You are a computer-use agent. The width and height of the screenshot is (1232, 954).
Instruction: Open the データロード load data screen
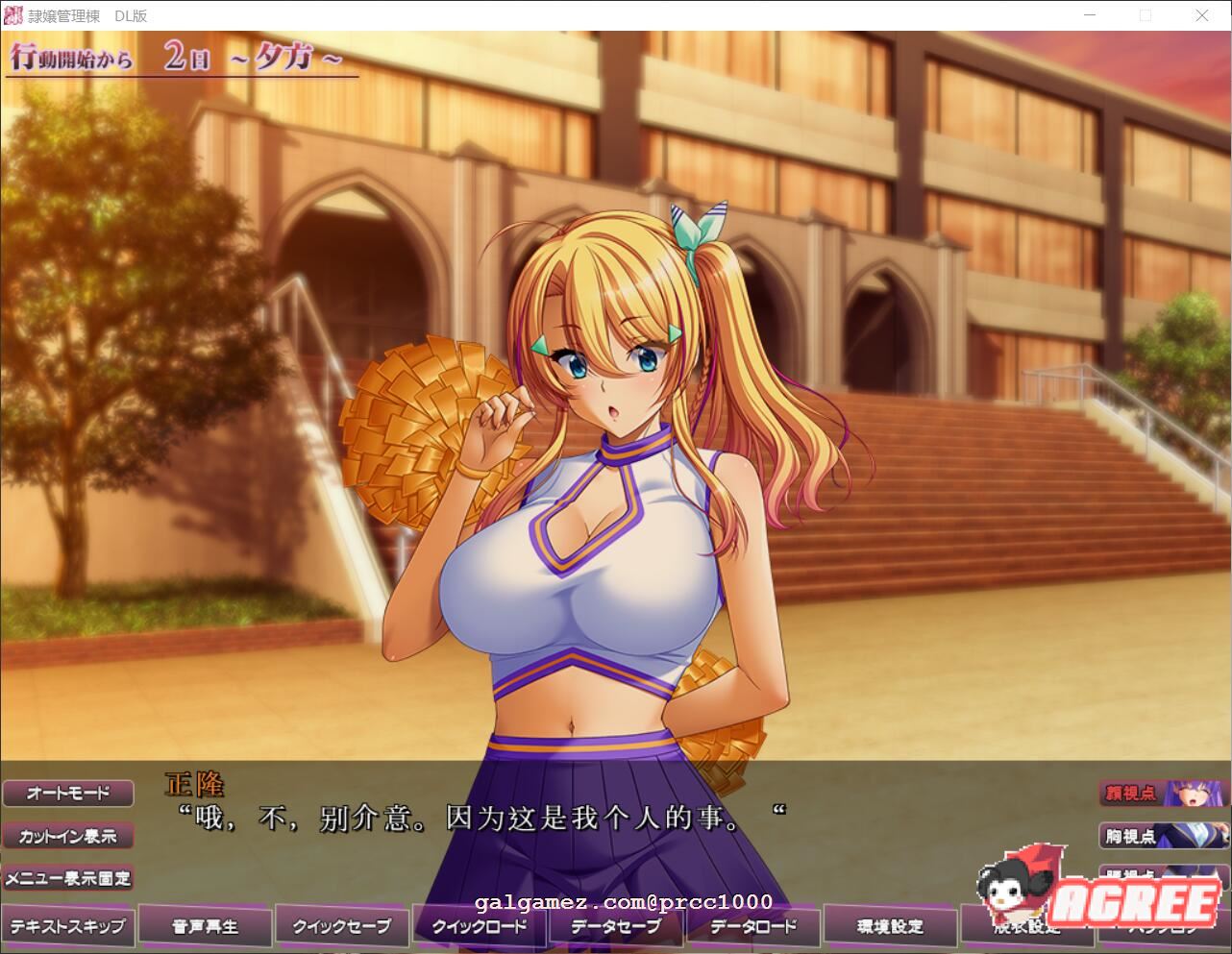753,925
